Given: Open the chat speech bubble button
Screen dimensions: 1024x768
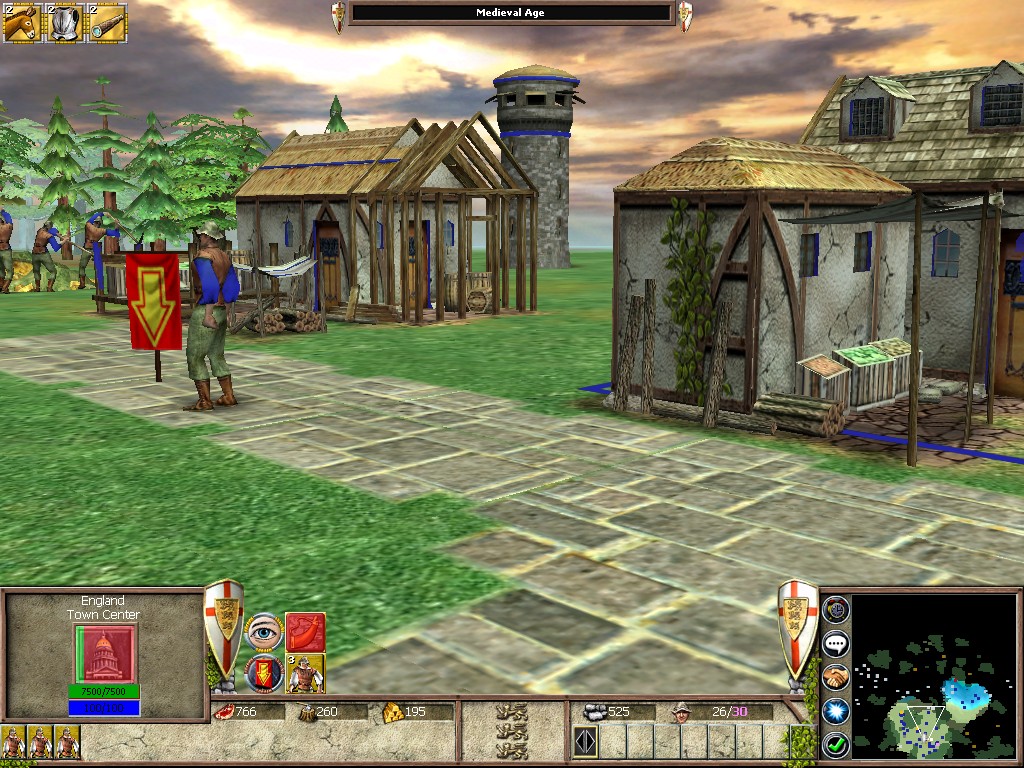Looking at the screenshot, I should [x=835, y=643].
